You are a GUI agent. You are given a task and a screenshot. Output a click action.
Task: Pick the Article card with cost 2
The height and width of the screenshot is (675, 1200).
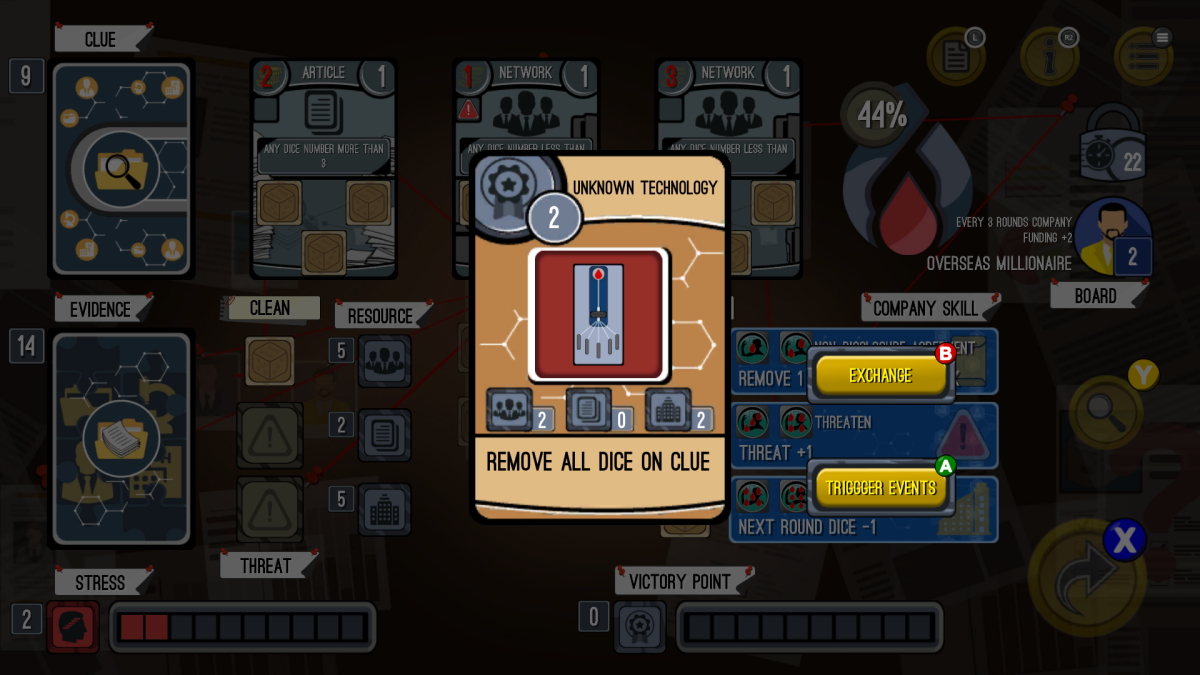323,167
